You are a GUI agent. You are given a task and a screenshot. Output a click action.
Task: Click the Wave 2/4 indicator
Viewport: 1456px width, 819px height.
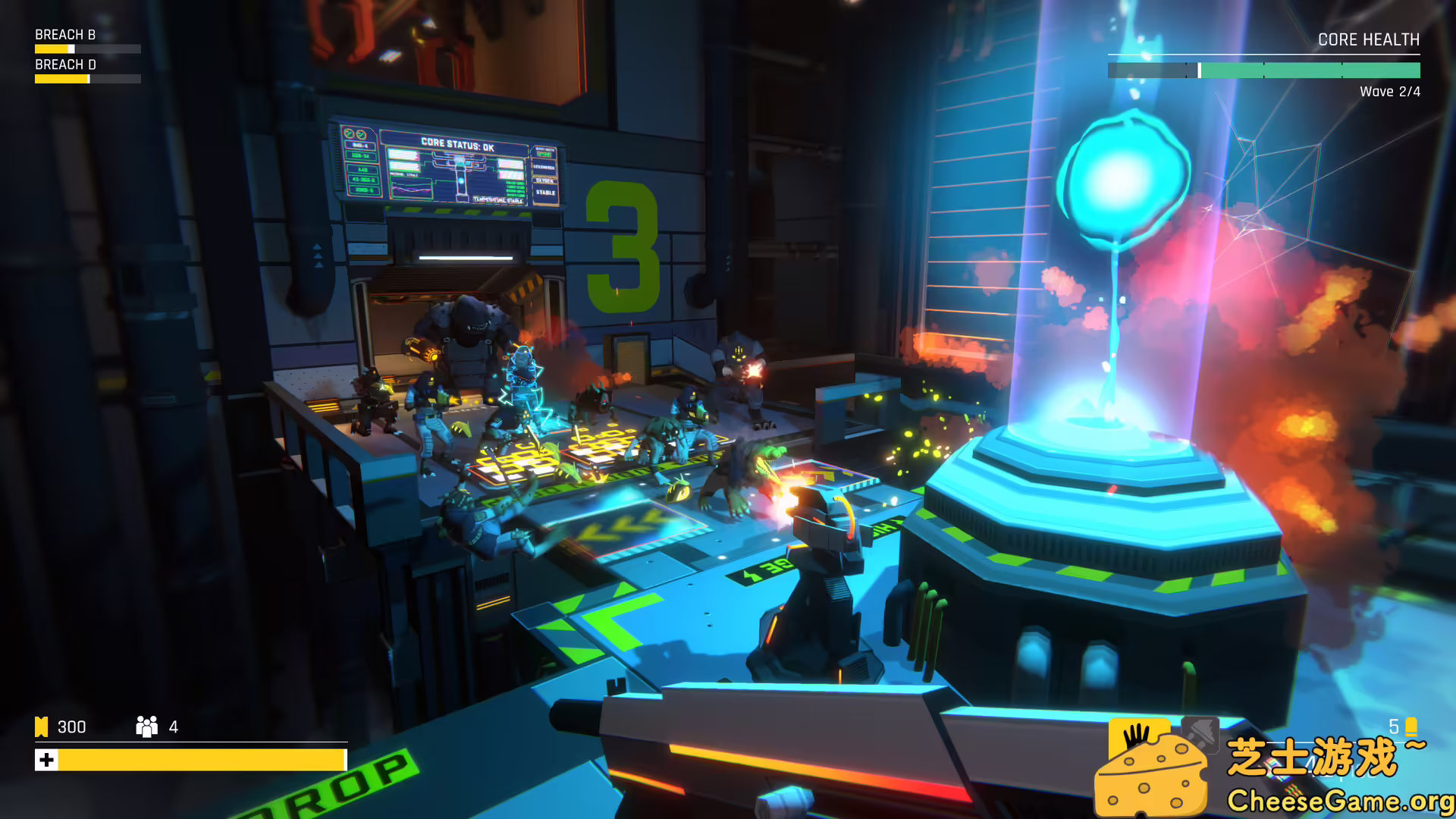tap(1389, 92)
